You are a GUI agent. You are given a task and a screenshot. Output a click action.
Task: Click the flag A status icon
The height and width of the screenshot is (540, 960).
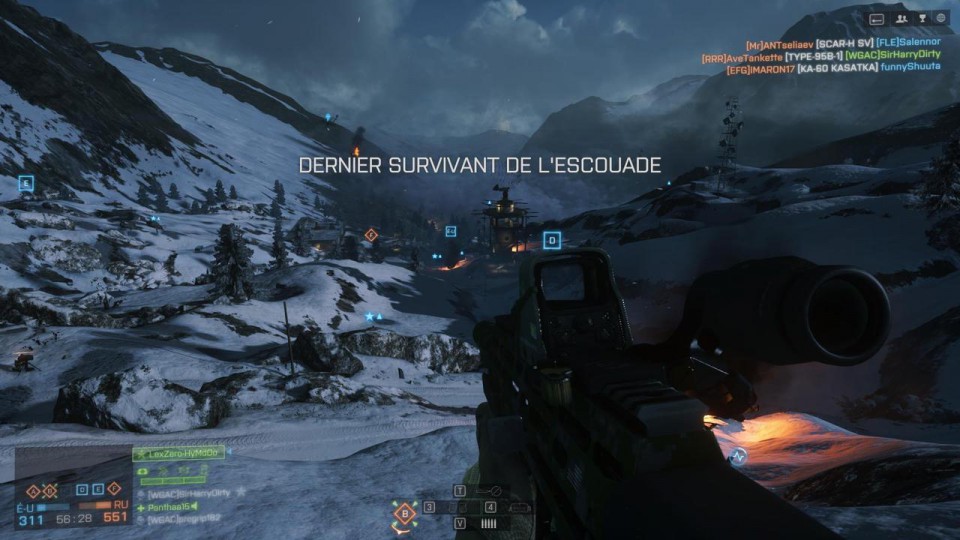31,491
